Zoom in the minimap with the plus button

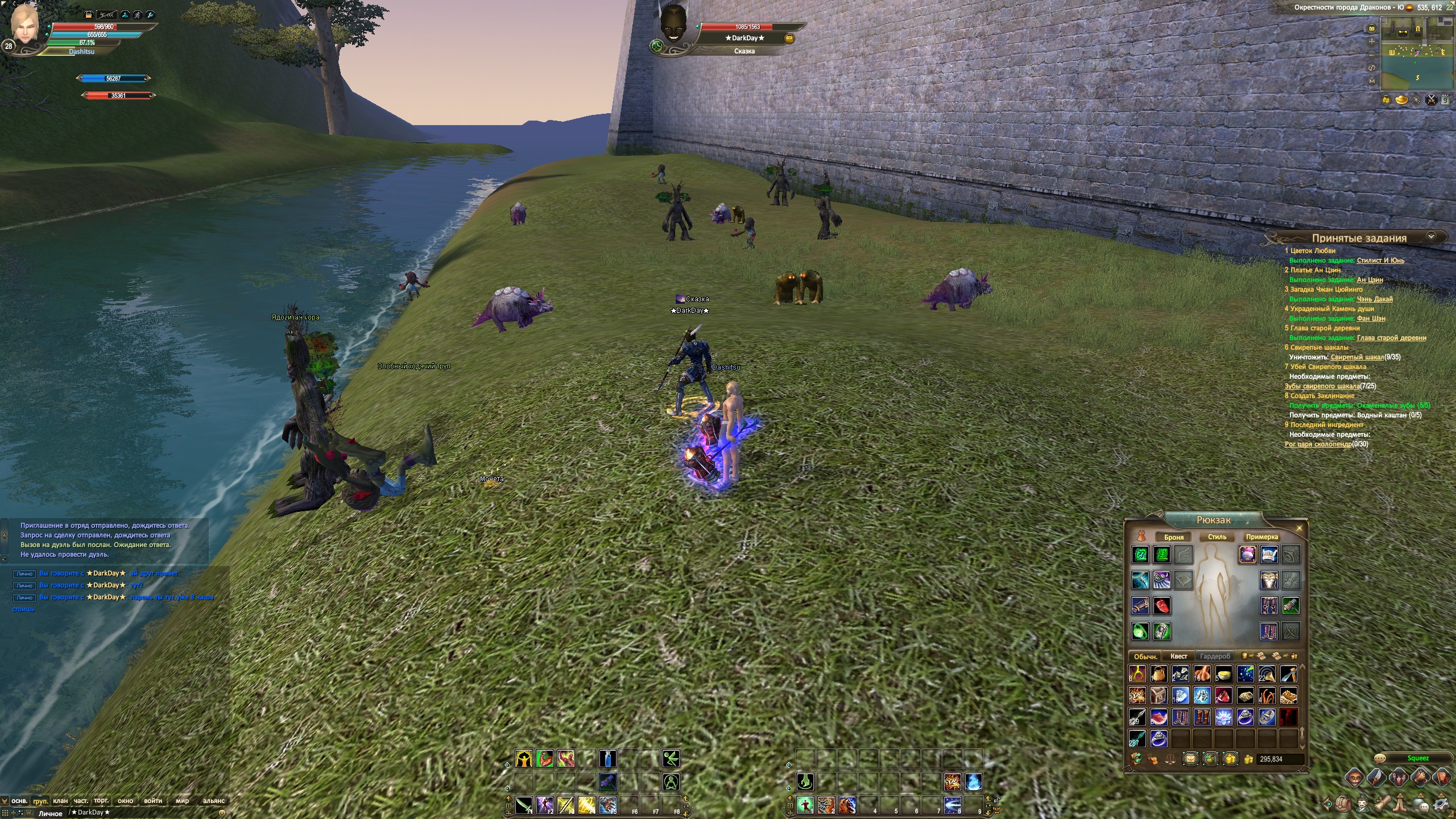pos(1372,42)
